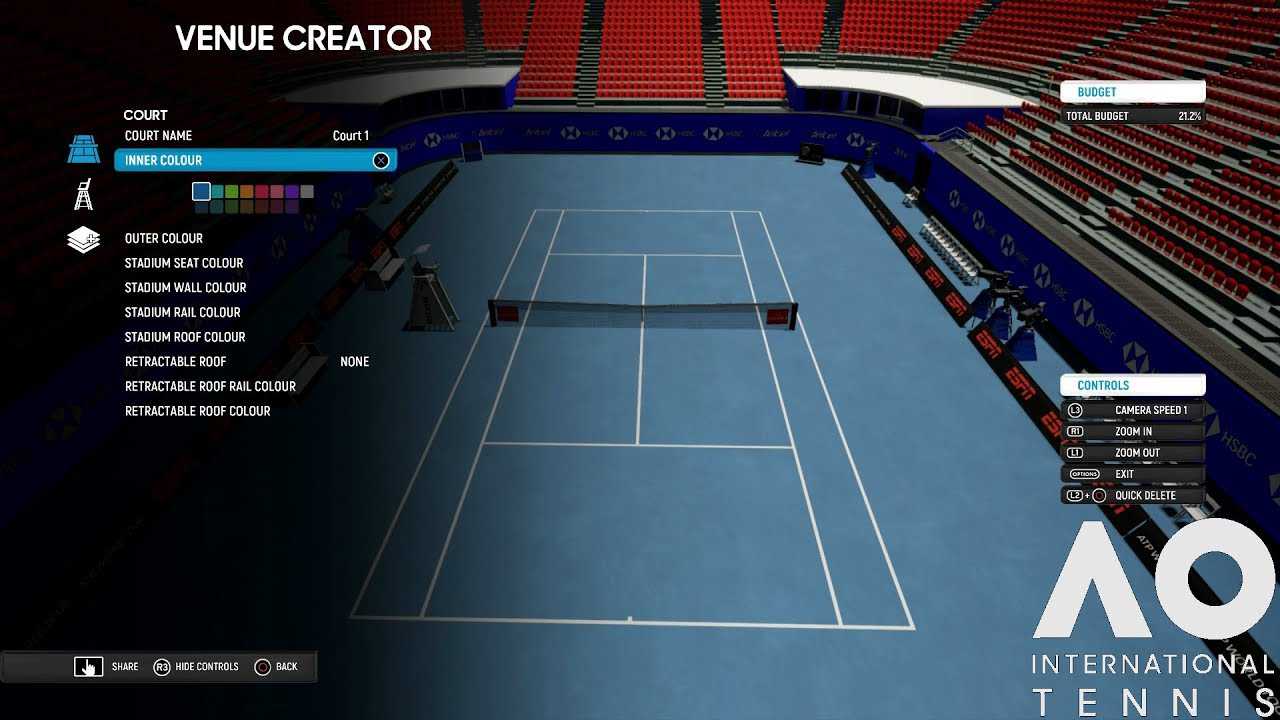This screenshot has width=1280, height=720.
Task: Pick the bright blue colour swatch
Action: tap(202, 191)
